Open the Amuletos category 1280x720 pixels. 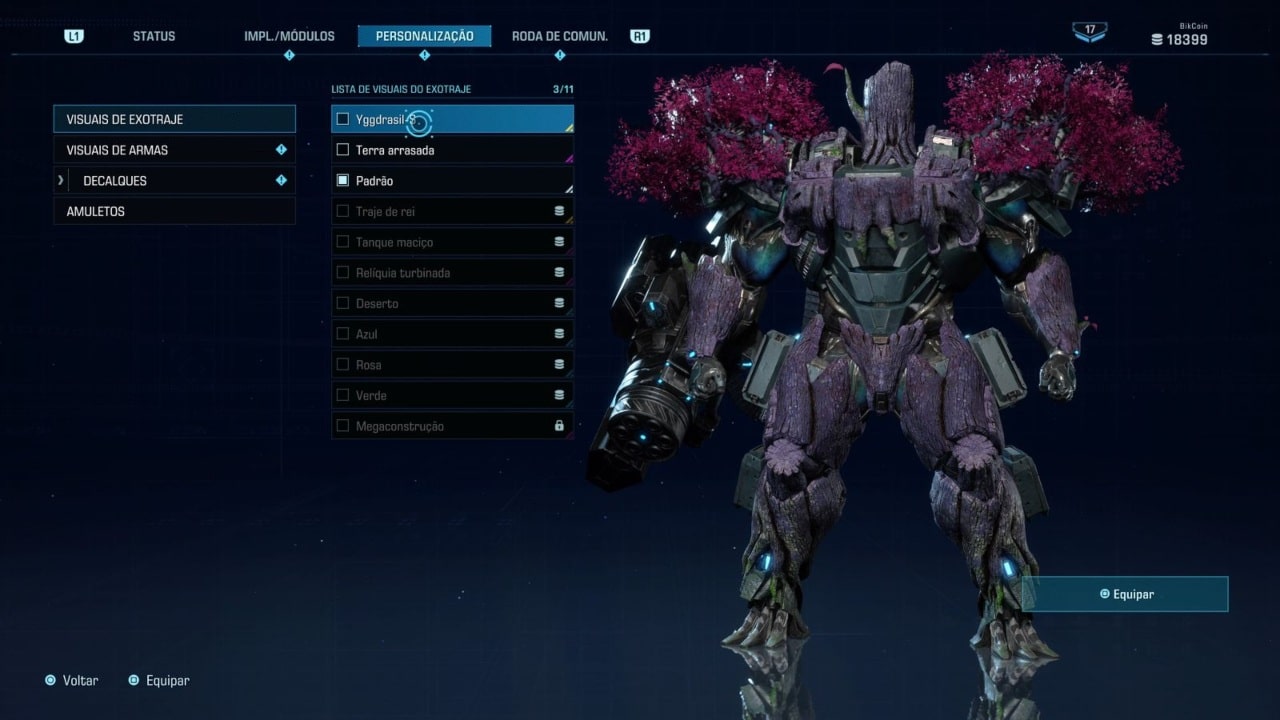click(x=174, y=212)
